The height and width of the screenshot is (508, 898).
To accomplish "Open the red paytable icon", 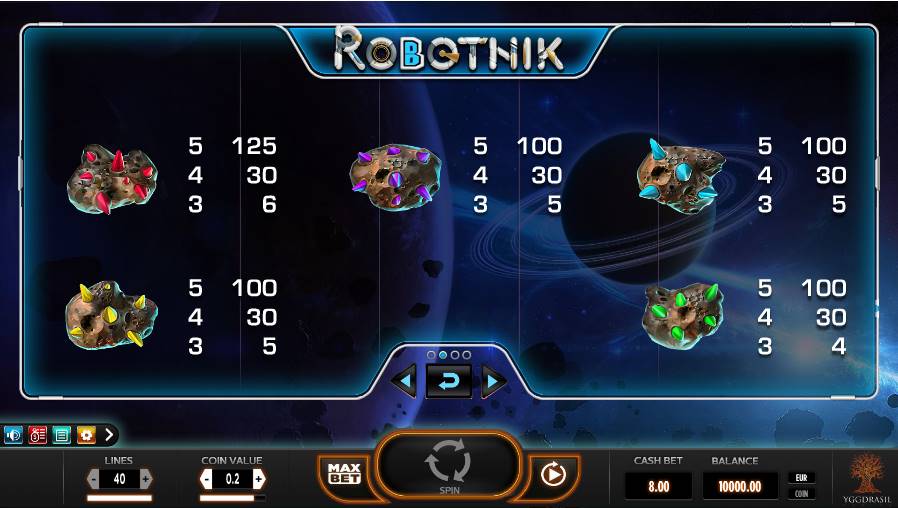I will tap(38, 435).
